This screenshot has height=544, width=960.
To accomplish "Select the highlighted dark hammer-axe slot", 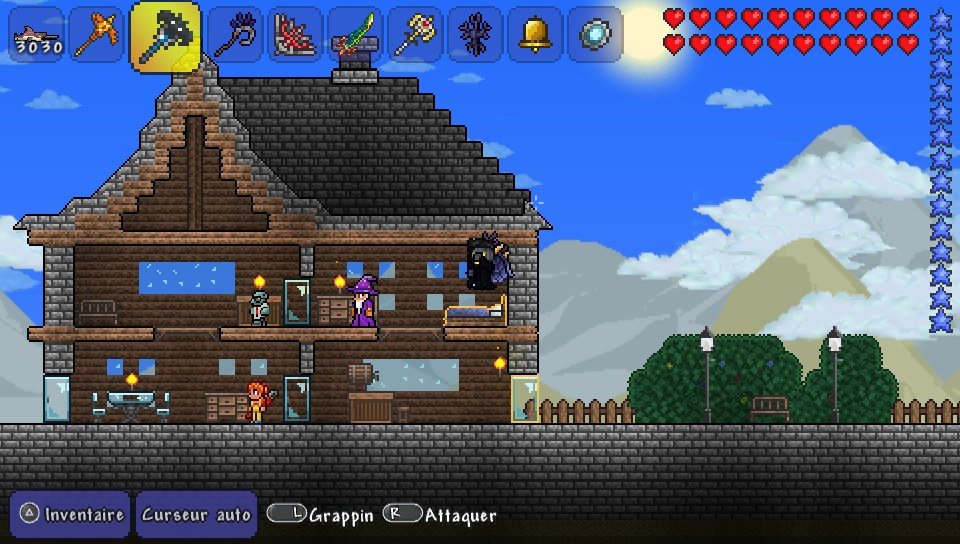I will (165, 37).
